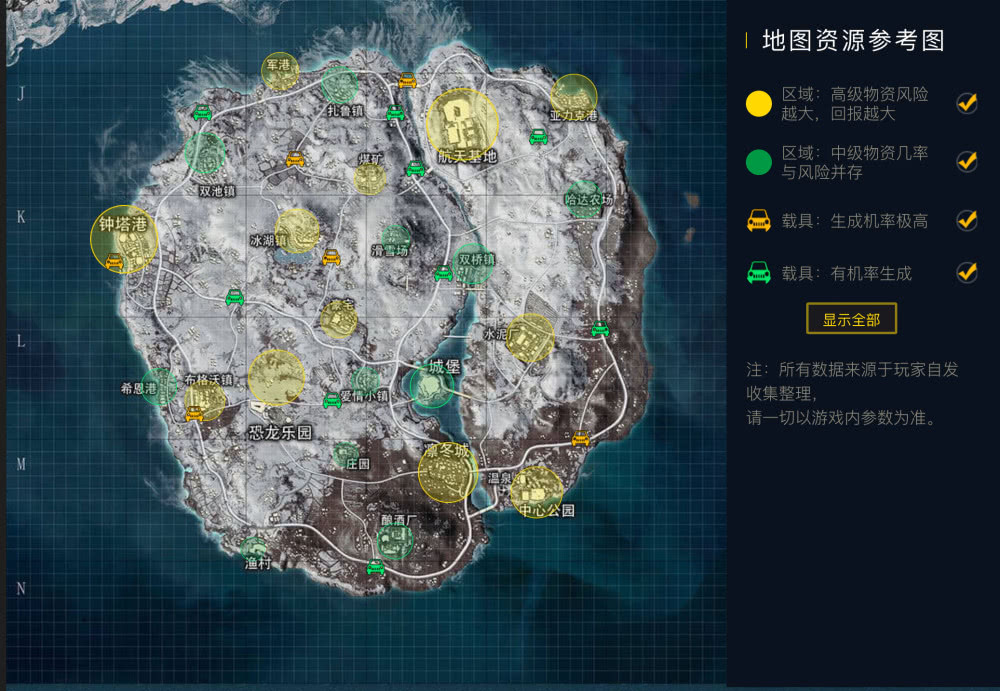This screenshot has height=691, width=1000.
Task: Select the 冰湖镇 yellow zone marker
Action: tap(297, 229)
